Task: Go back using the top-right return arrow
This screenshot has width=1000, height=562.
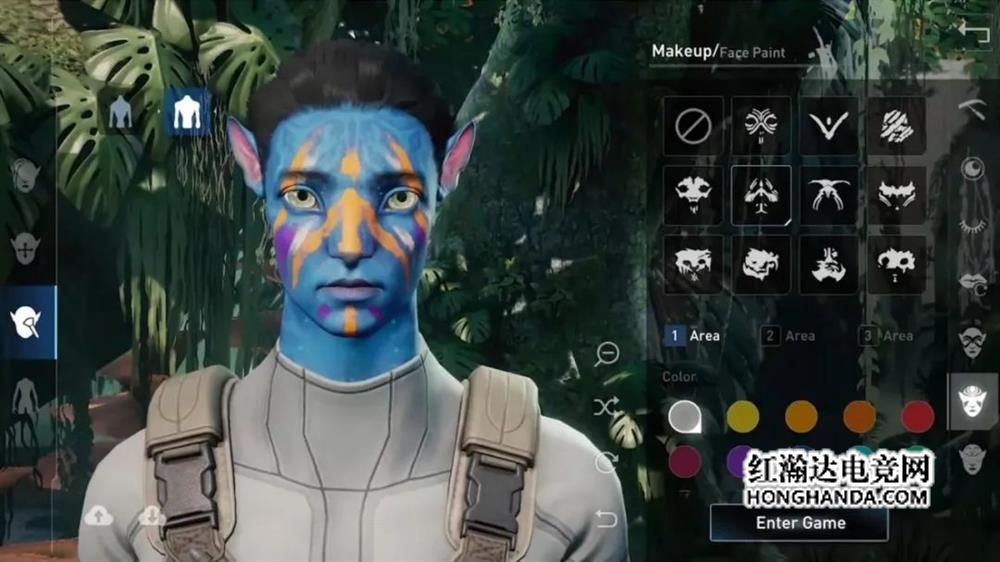Action: [972, 30]
